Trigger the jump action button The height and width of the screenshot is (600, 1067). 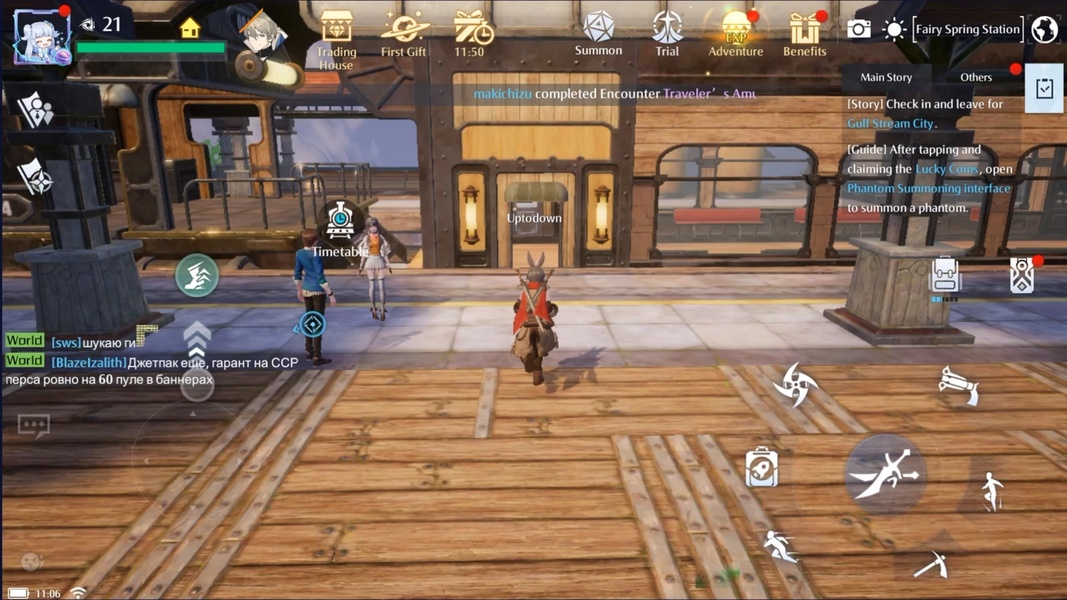991,491
